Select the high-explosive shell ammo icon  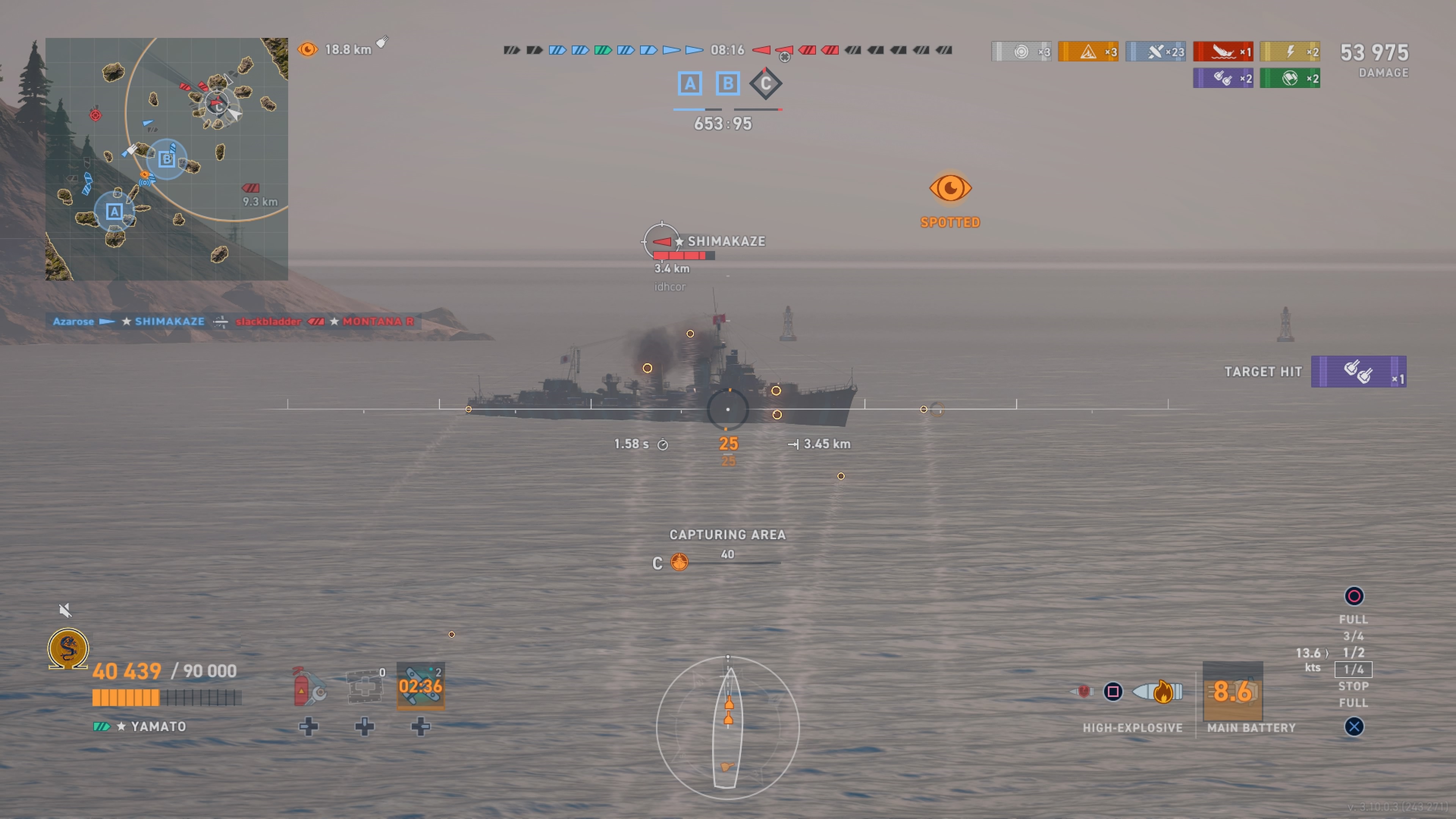[1159, 692]
